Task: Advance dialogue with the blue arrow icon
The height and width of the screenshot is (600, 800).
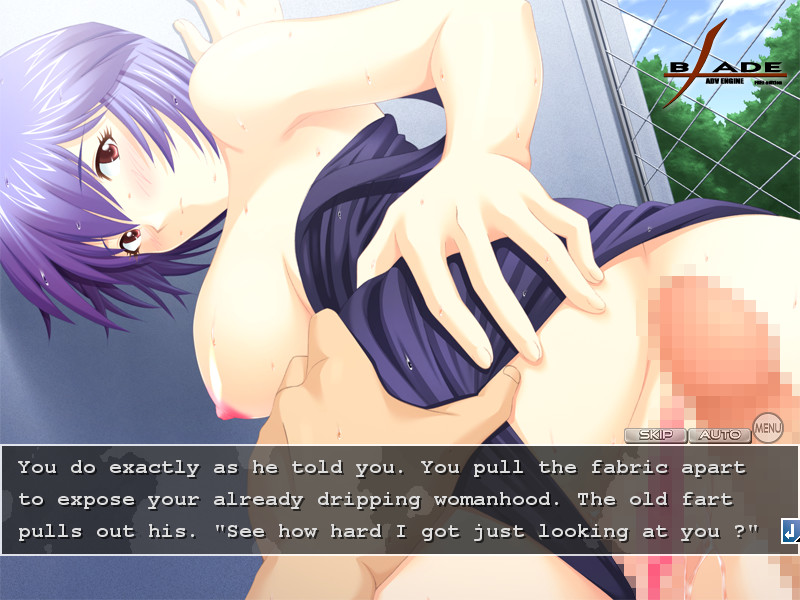Action: pos(790,532)
